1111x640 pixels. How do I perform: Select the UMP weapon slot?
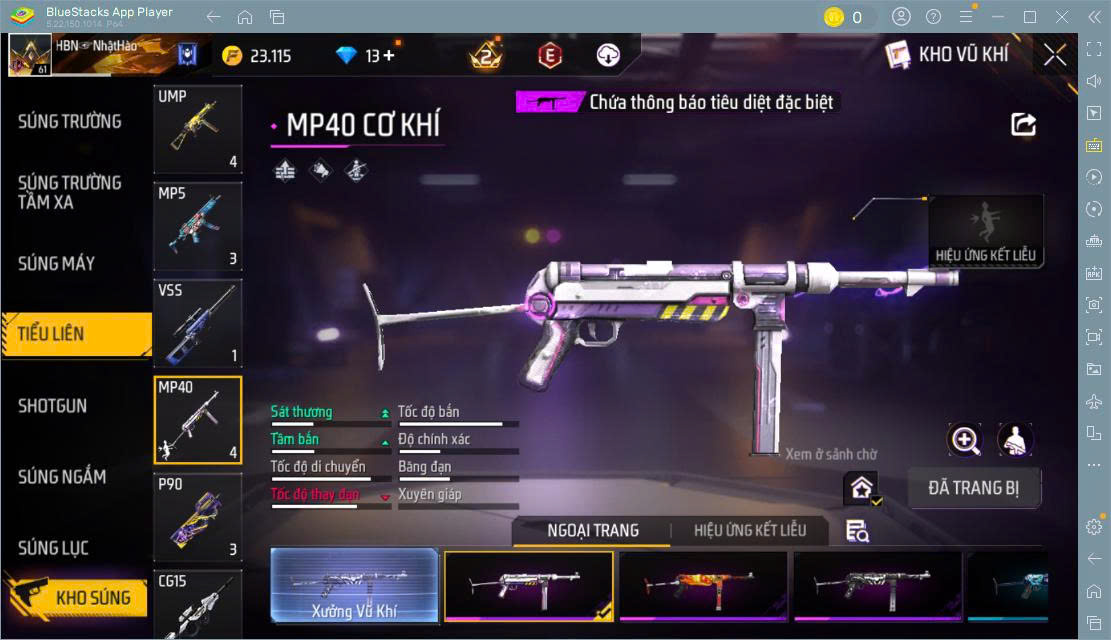[x=198, y=130]
